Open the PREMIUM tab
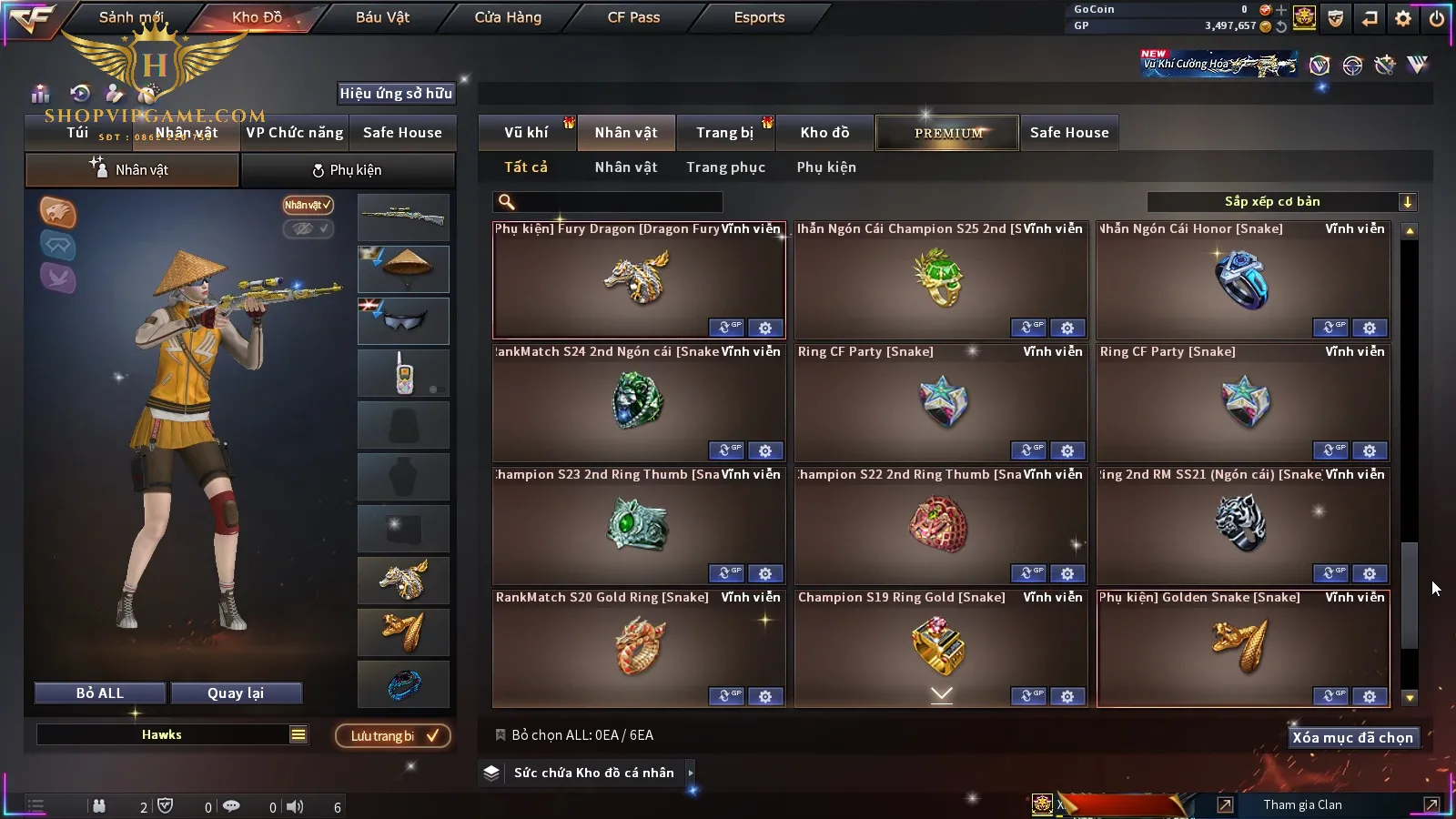 948,133
